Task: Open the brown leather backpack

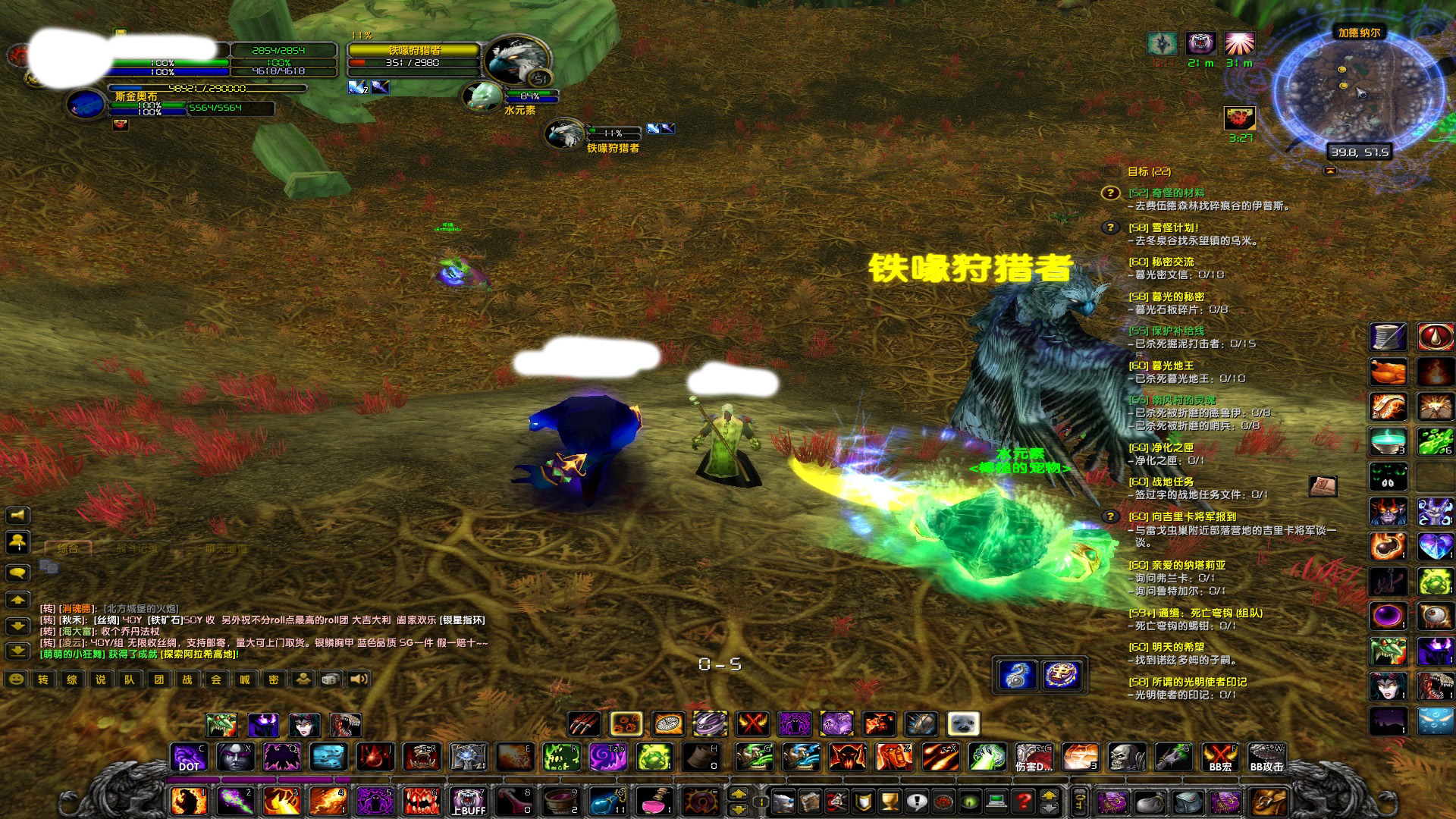Action: pyautogui.click(x=1269, y=802)
